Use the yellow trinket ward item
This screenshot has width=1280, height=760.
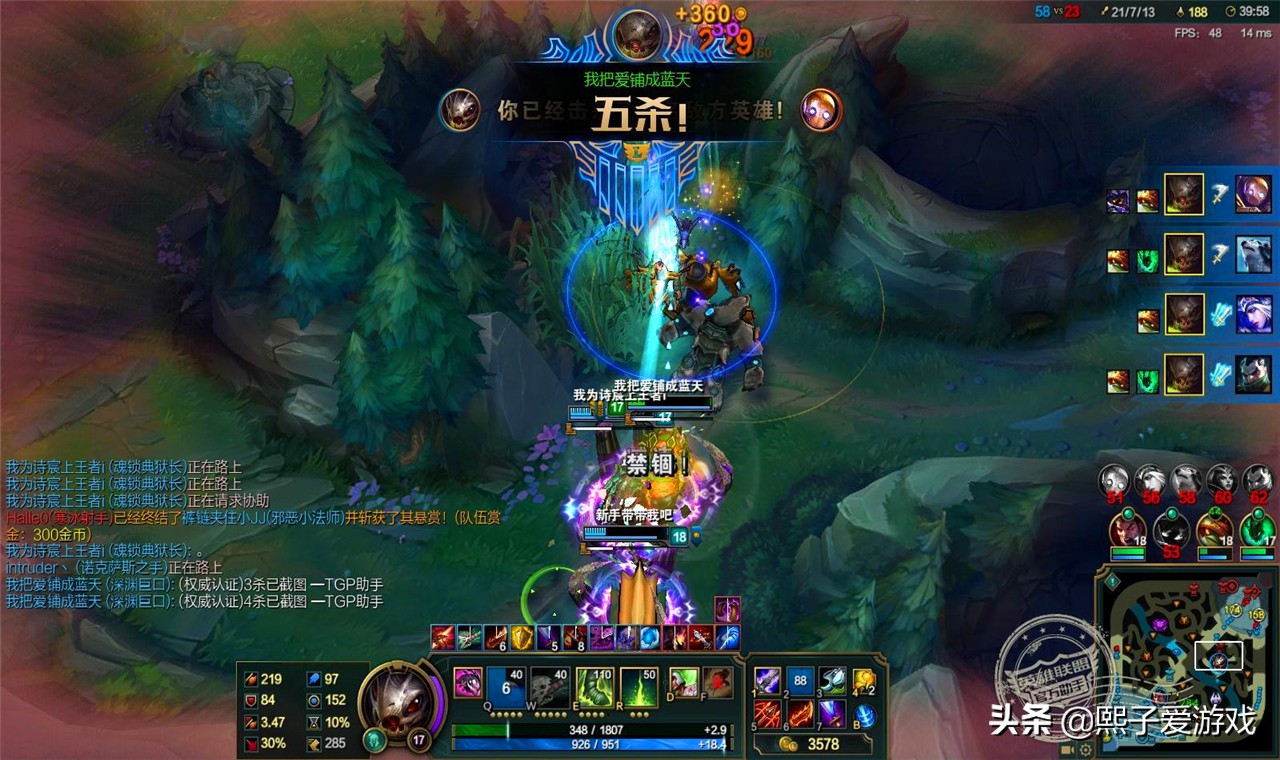pyautogui.click(x=864, y=681)
